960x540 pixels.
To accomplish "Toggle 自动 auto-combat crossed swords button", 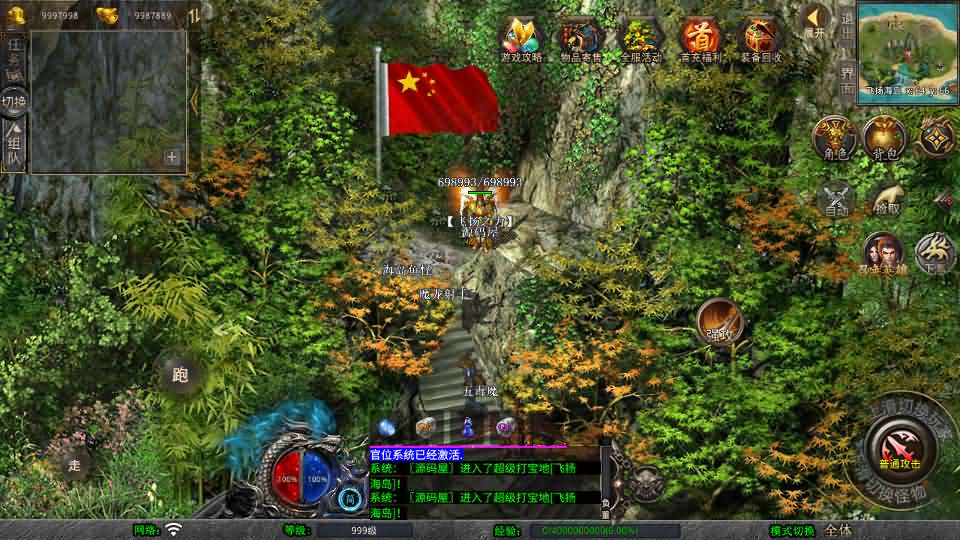I will click(836, 199).
